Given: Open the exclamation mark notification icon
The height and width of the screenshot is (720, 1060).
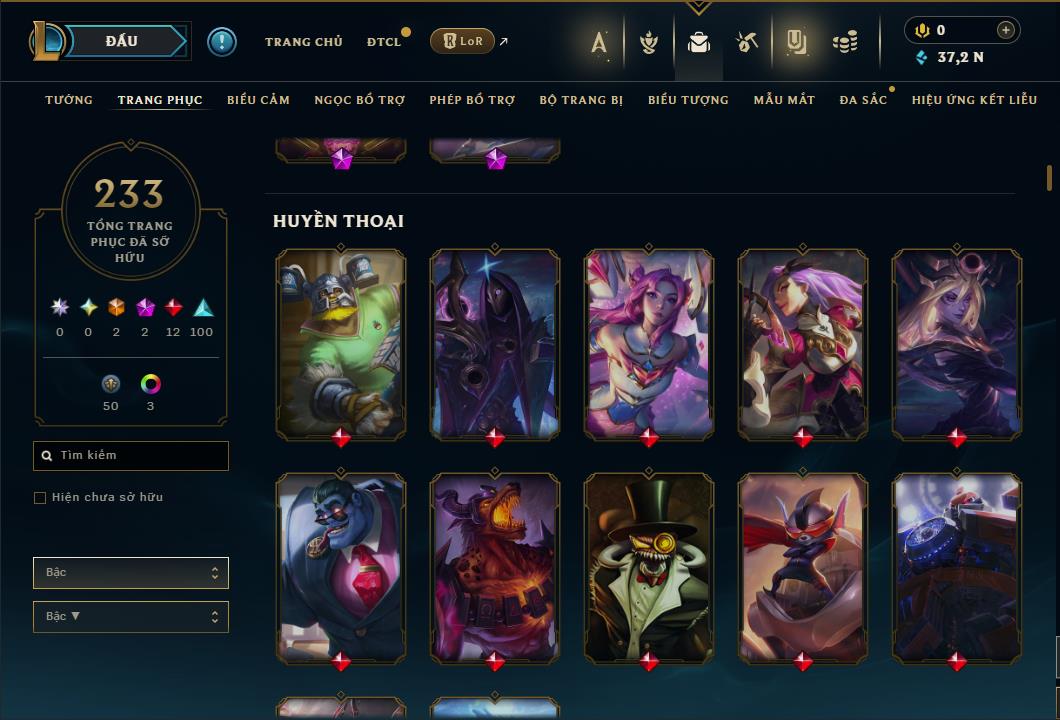Looking at the screenshot, I should [x=222, y=41].
